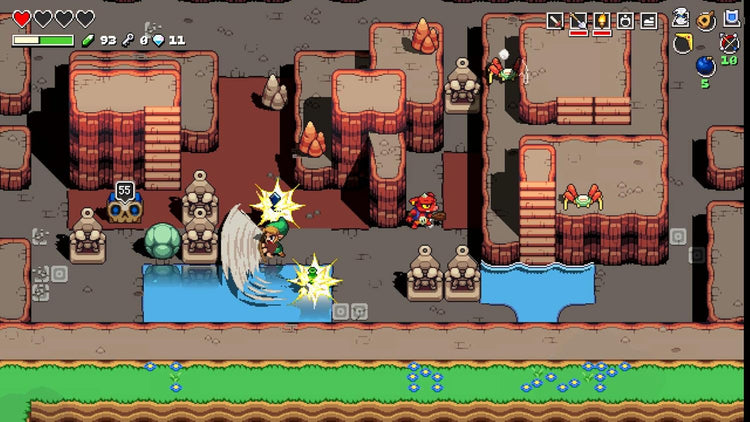Select the boots equipment slot
The height and width of the screenshot is (422, 750).
coord(648,20)
